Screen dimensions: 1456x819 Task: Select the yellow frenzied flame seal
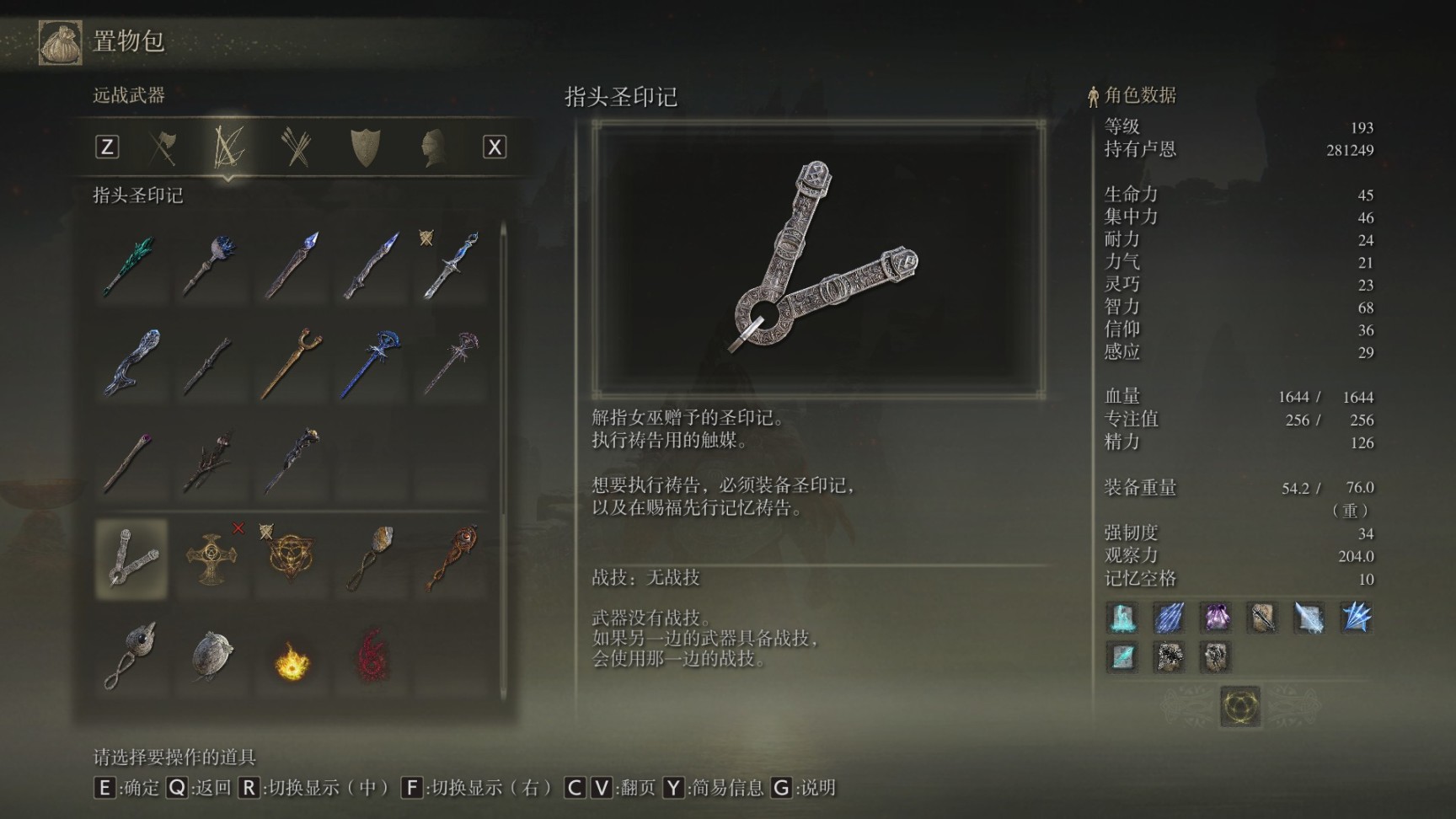click(292, 660)
